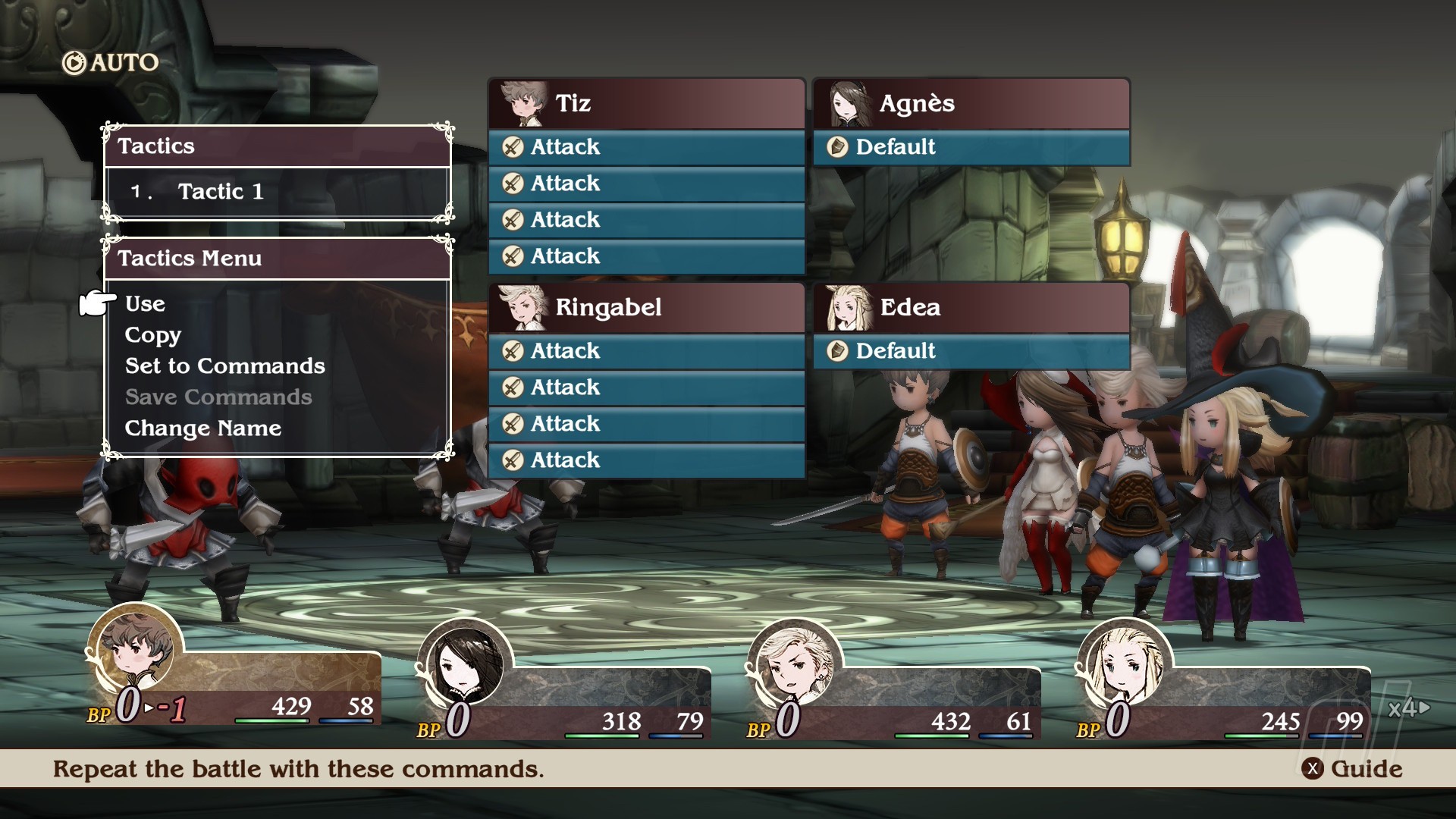
Task: Select Copy in the Tactics Menu
Action: pos(152,335)
